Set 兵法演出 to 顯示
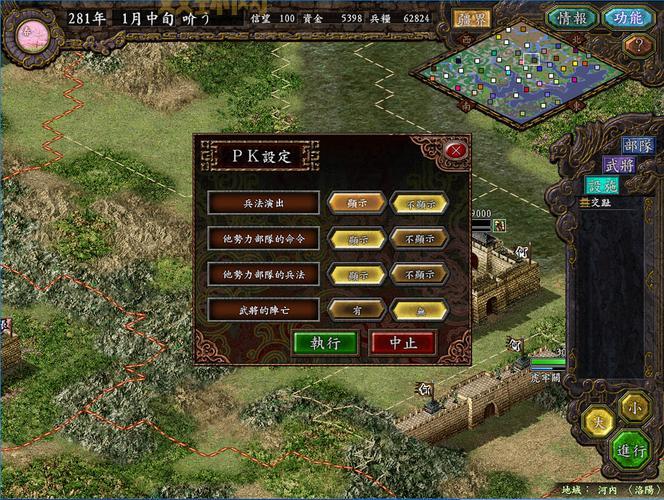This screenshot has height=500, width=664. pos(356,203)
